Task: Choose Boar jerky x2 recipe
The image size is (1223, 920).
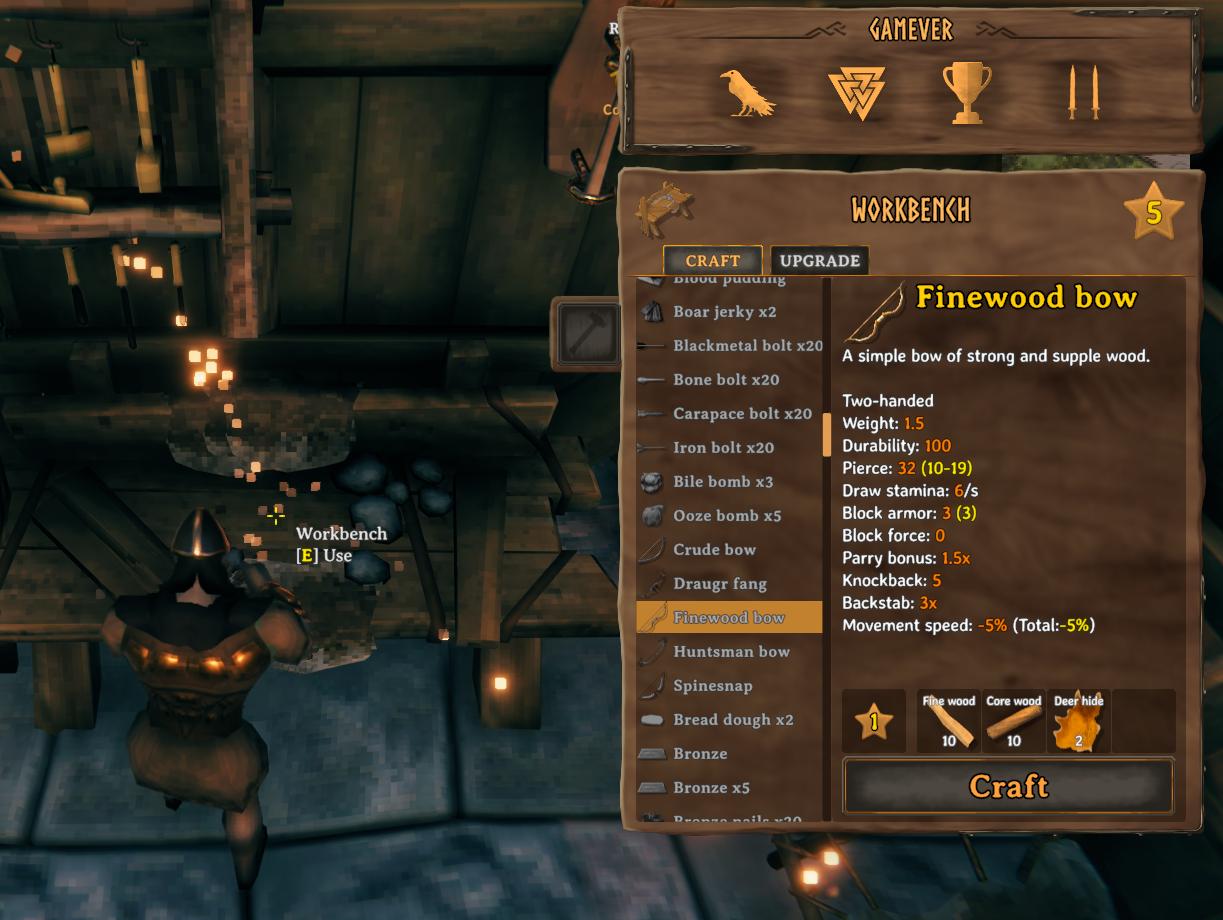Action: pos(724,312)
